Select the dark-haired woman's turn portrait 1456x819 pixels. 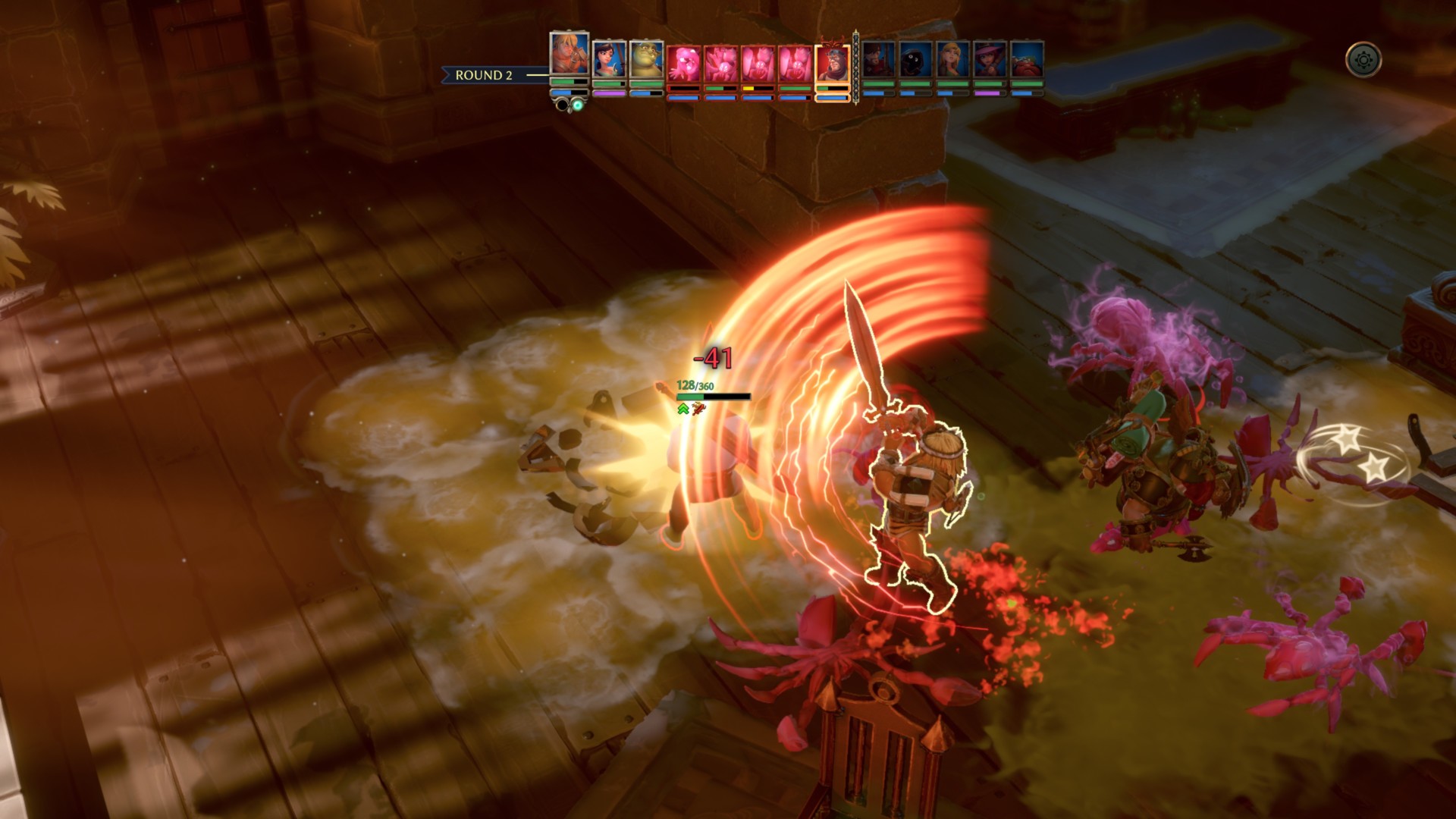609,60
